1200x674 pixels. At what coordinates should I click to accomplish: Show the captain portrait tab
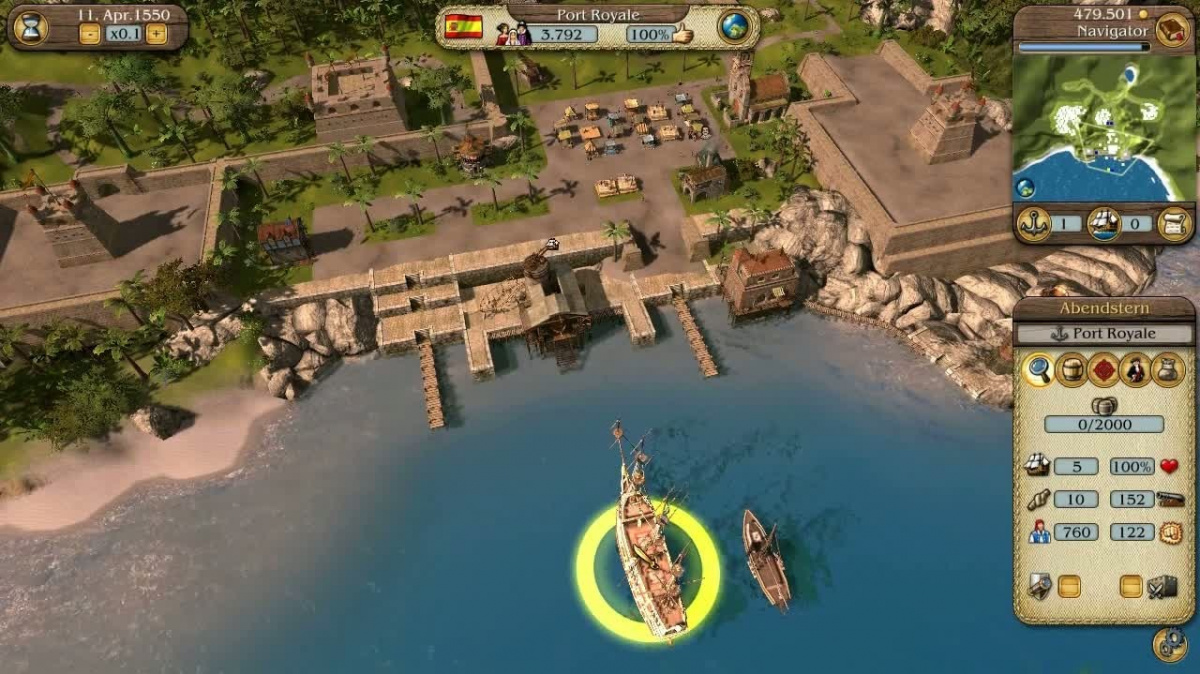(1135, 370)
